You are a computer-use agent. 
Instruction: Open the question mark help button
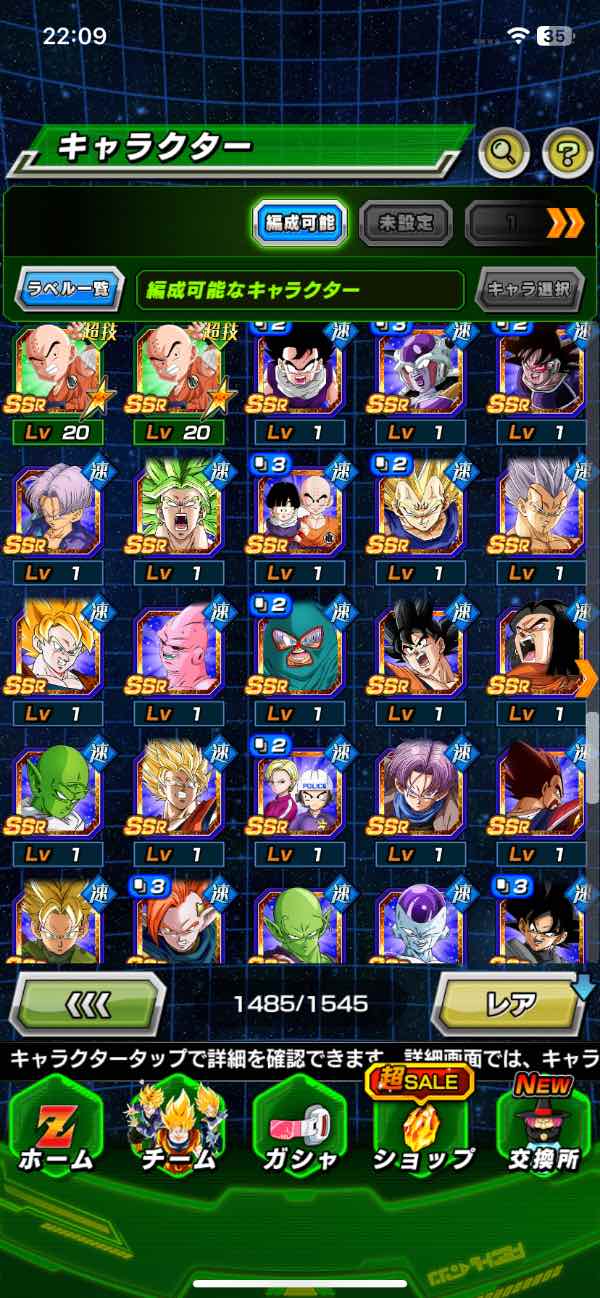point(567,153)
